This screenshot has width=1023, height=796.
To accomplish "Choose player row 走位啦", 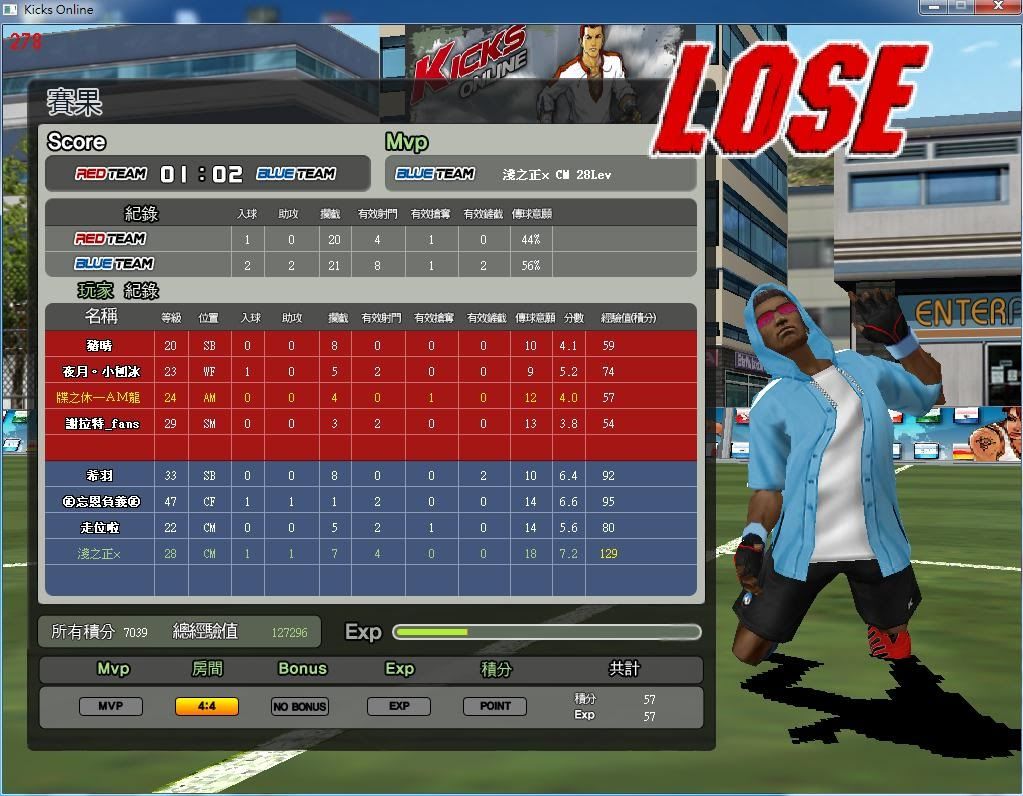I will click(100, 528).
